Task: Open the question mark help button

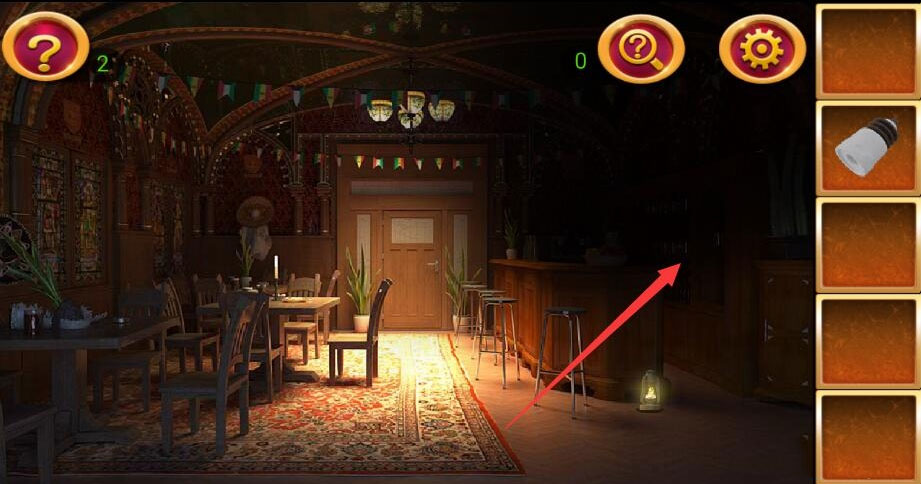Action: (45, 47)
